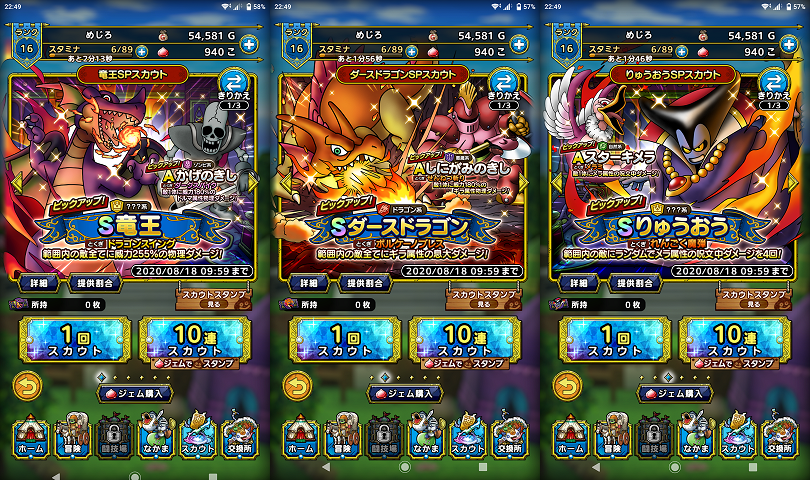
Task: Open ホーム from the 竜王 SP screen's bottom bar
Action: (28, 438)
